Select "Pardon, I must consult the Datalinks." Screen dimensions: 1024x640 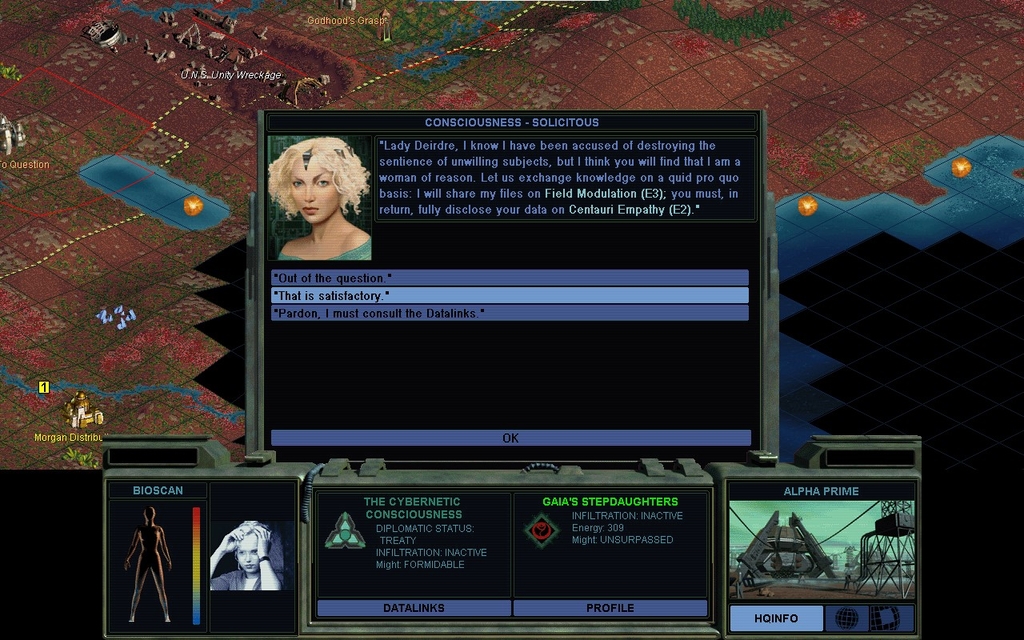pyautogui.click(x=509, y=314)
